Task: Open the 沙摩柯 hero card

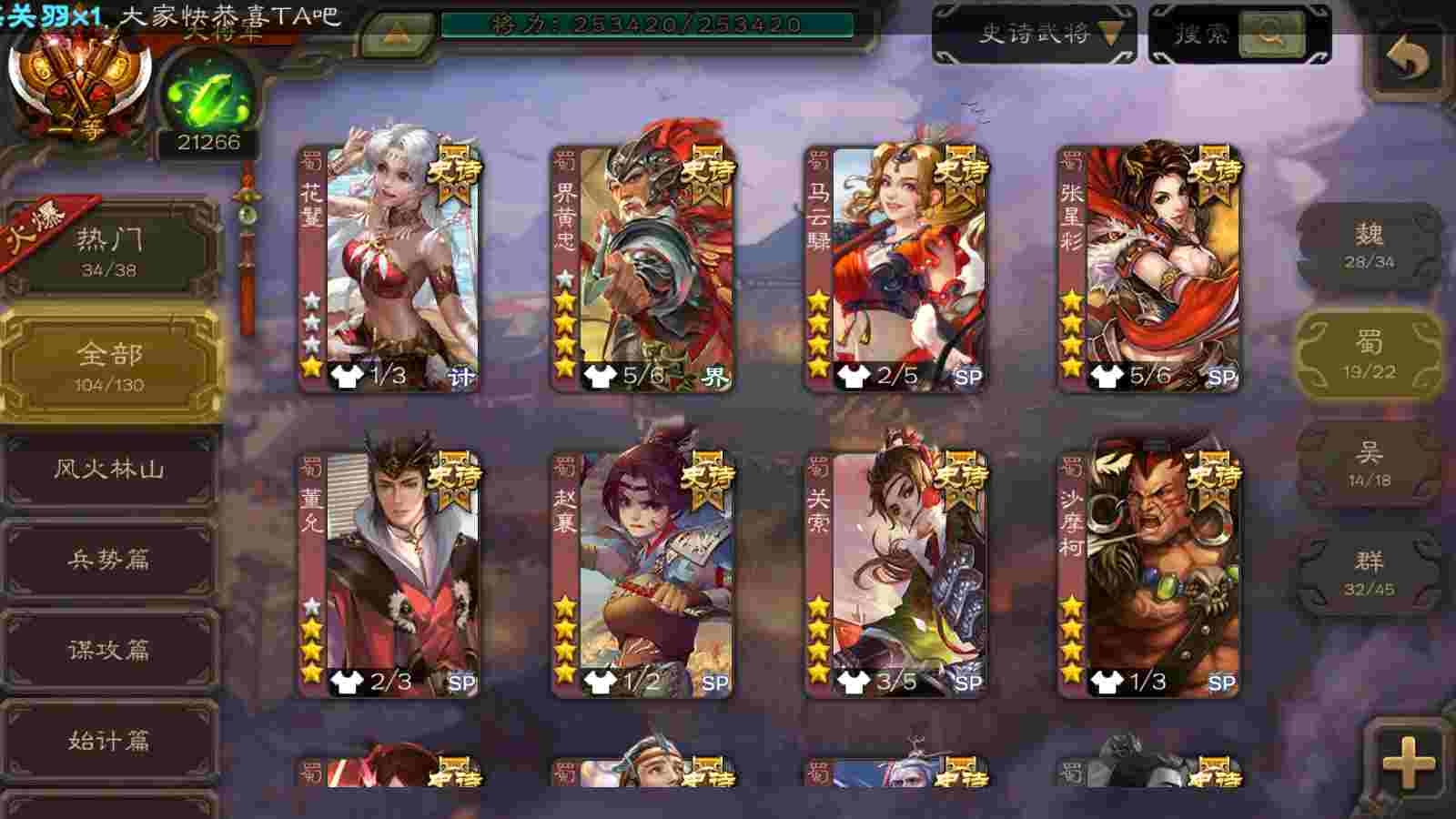Action: coord(1150,575)
